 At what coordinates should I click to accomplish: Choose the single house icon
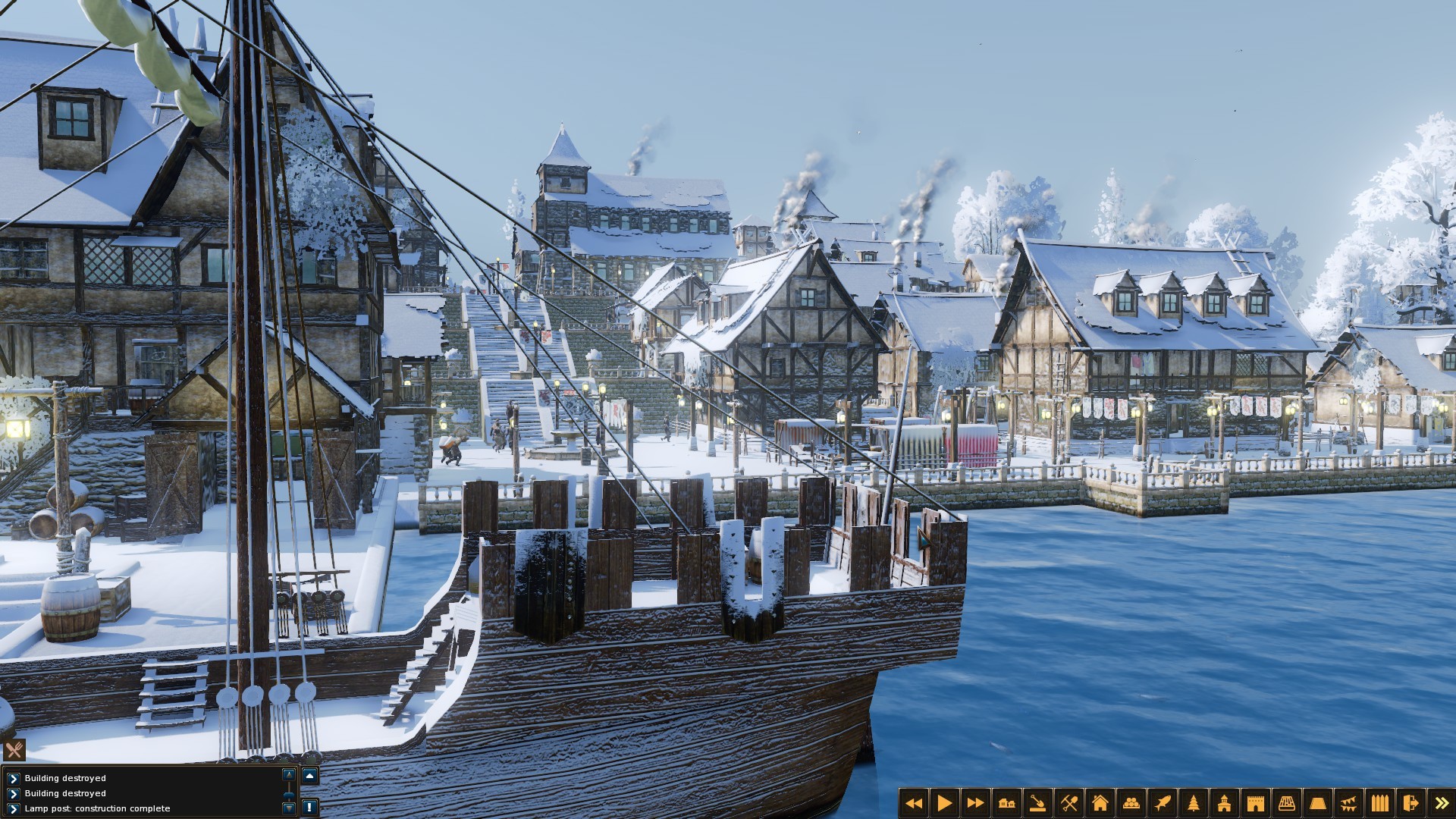(1100, 803)
